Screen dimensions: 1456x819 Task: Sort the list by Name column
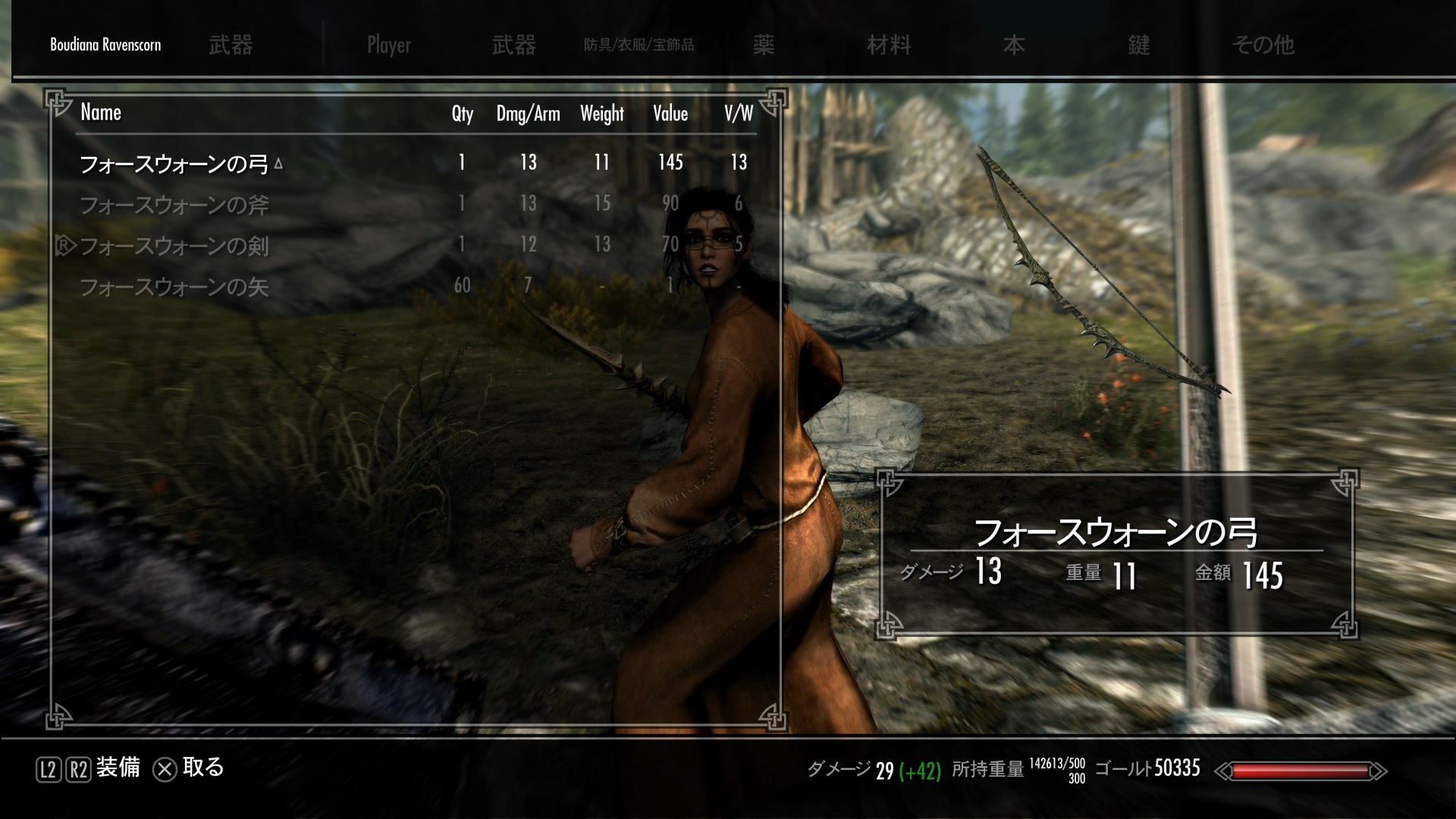pyautogui.click(x=101, y=113)
